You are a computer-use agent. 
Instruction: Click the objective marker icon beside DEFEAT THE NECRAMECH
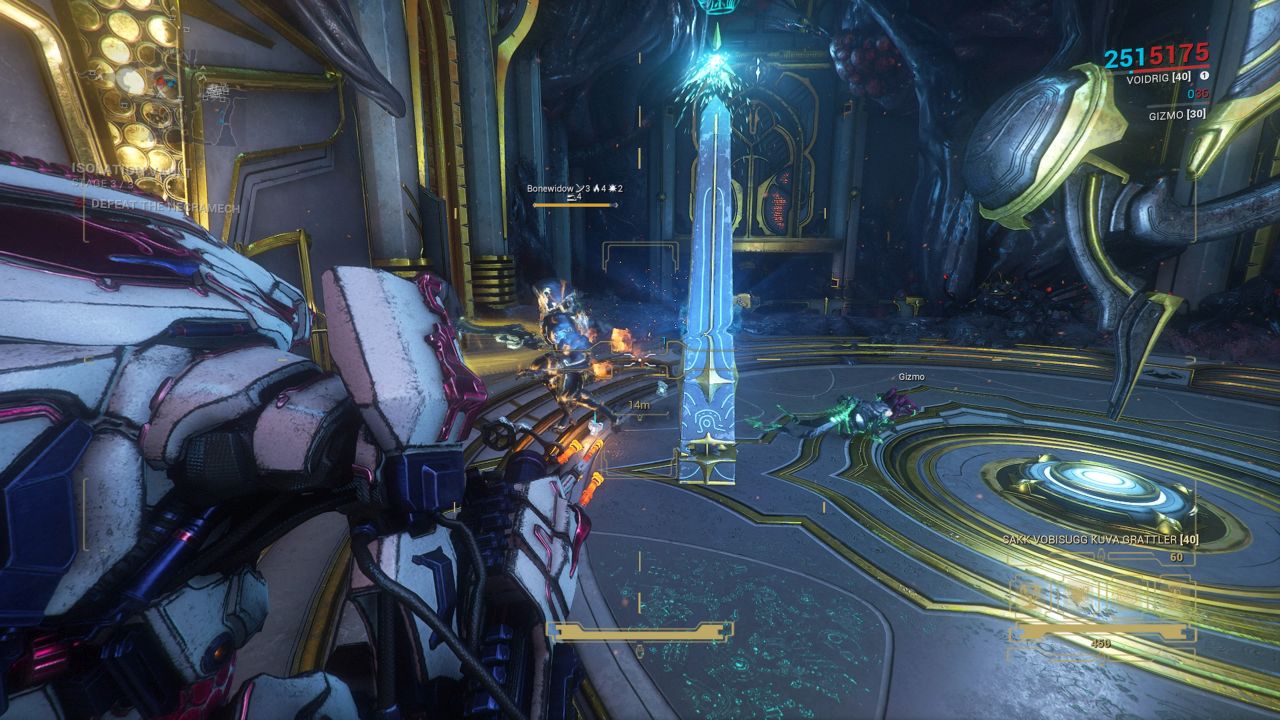84,203
